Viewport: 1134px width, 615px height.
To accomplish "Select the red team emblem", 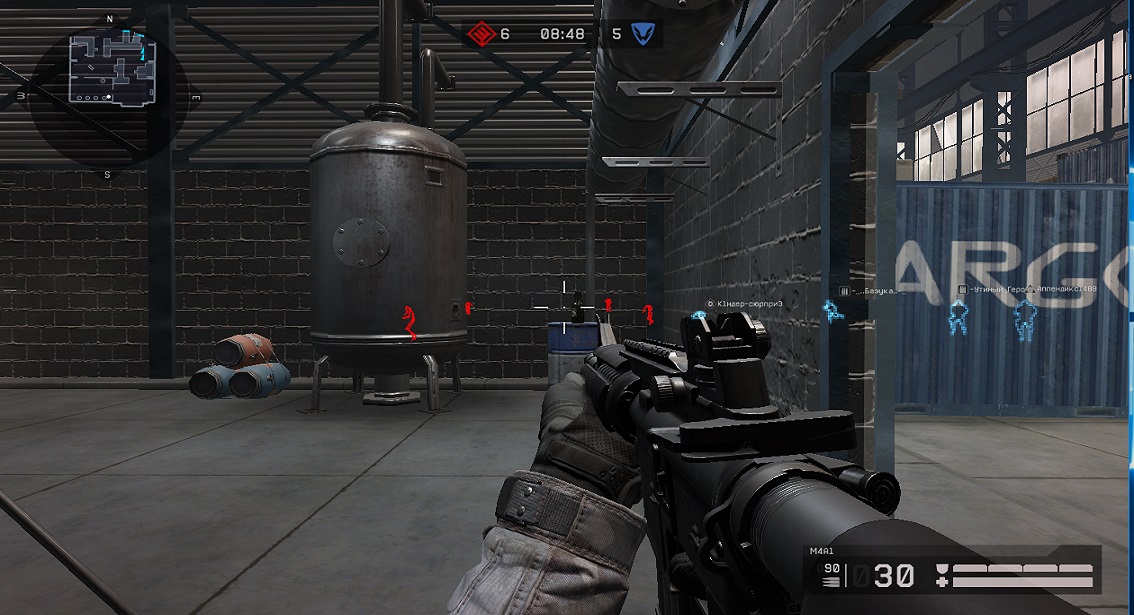I will tap(483, 34).
